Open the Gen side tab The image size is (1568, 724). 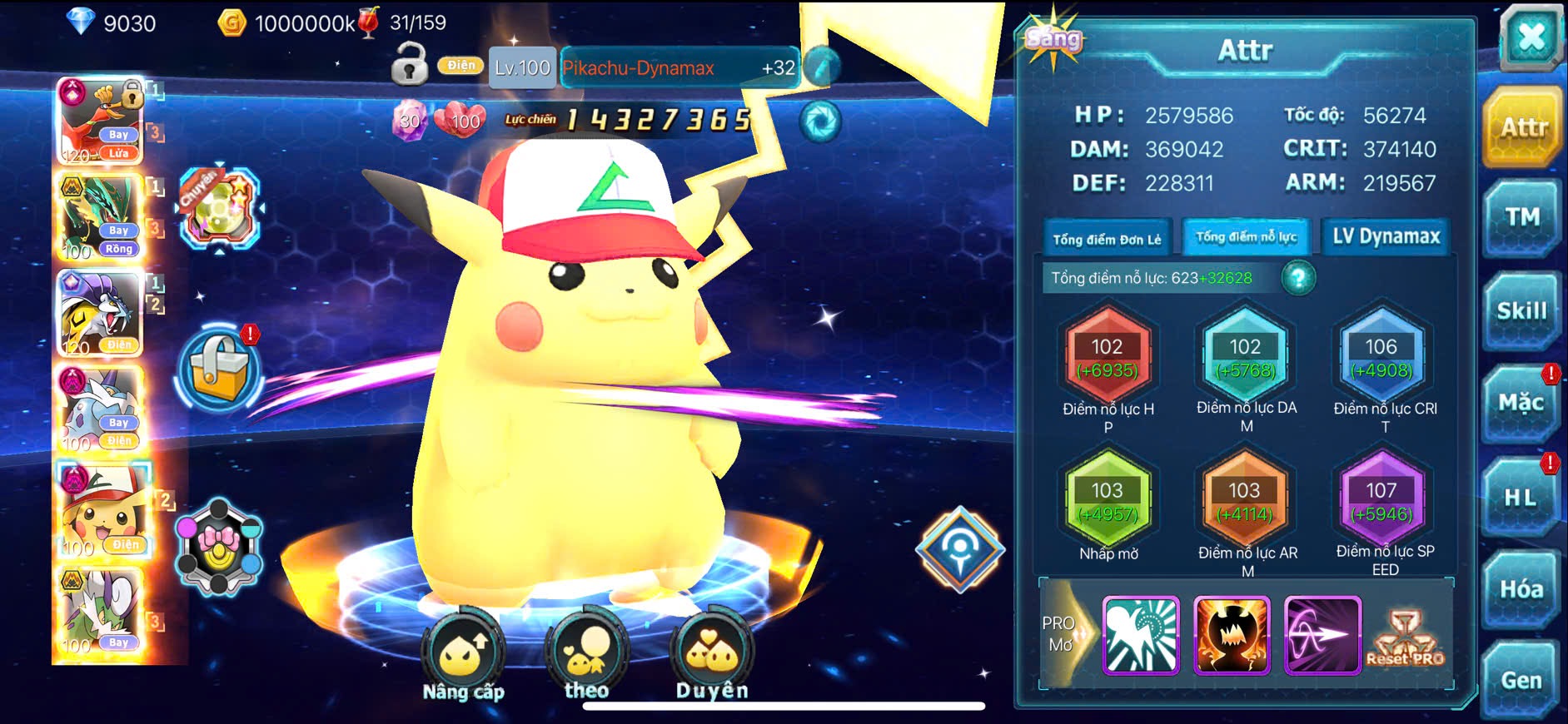pyautogui.click(x=1521, y=680)
